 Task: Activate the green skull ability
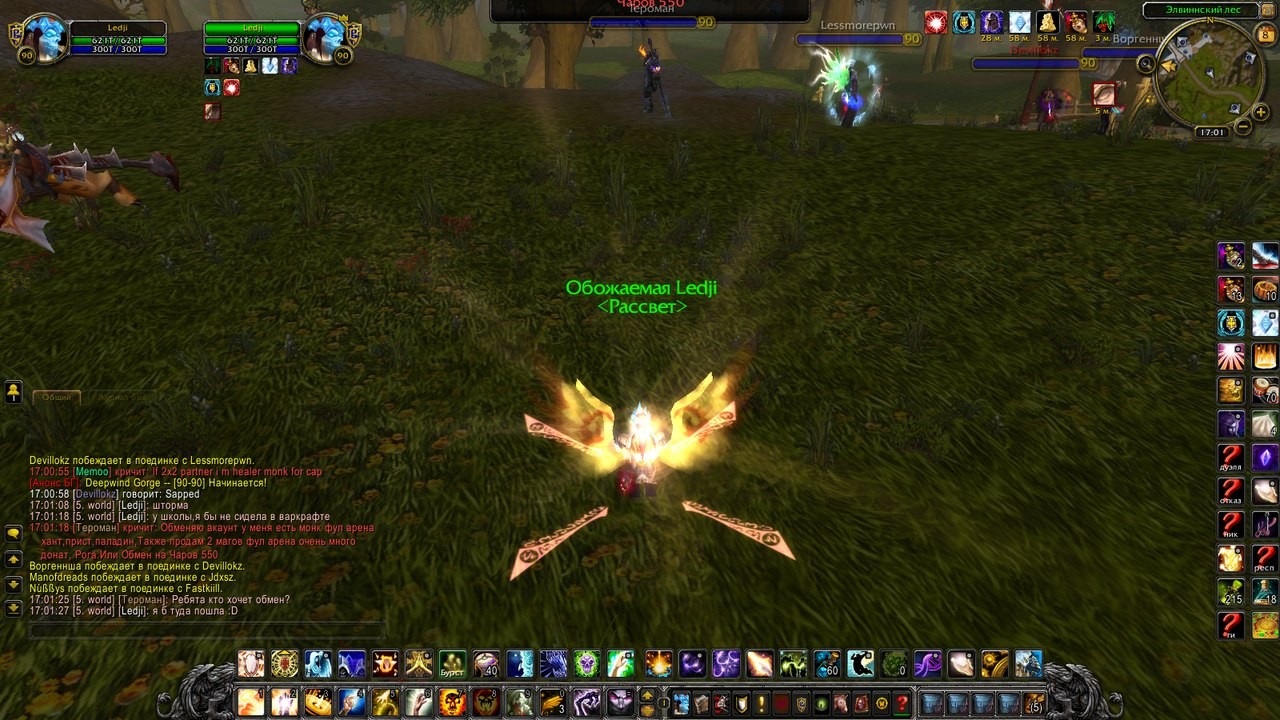(587, 664)
